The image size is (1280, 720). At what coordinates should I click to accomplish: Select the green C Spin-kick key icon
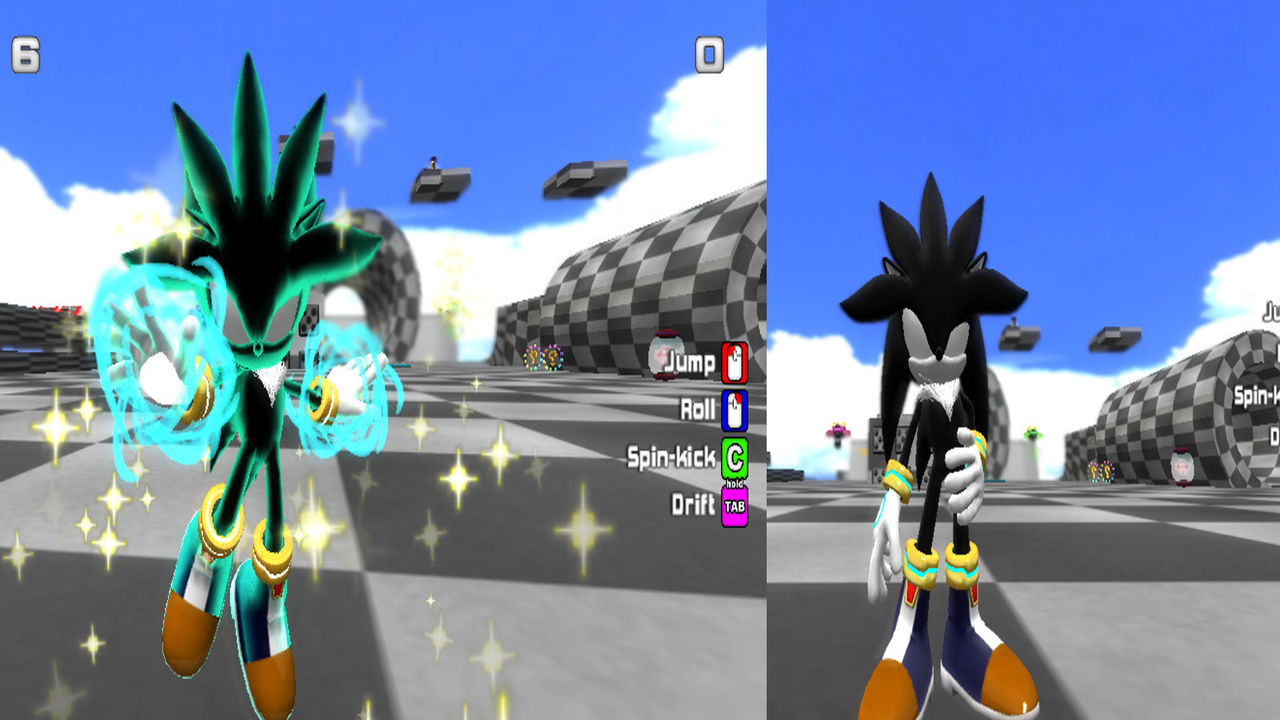point(734,456)
